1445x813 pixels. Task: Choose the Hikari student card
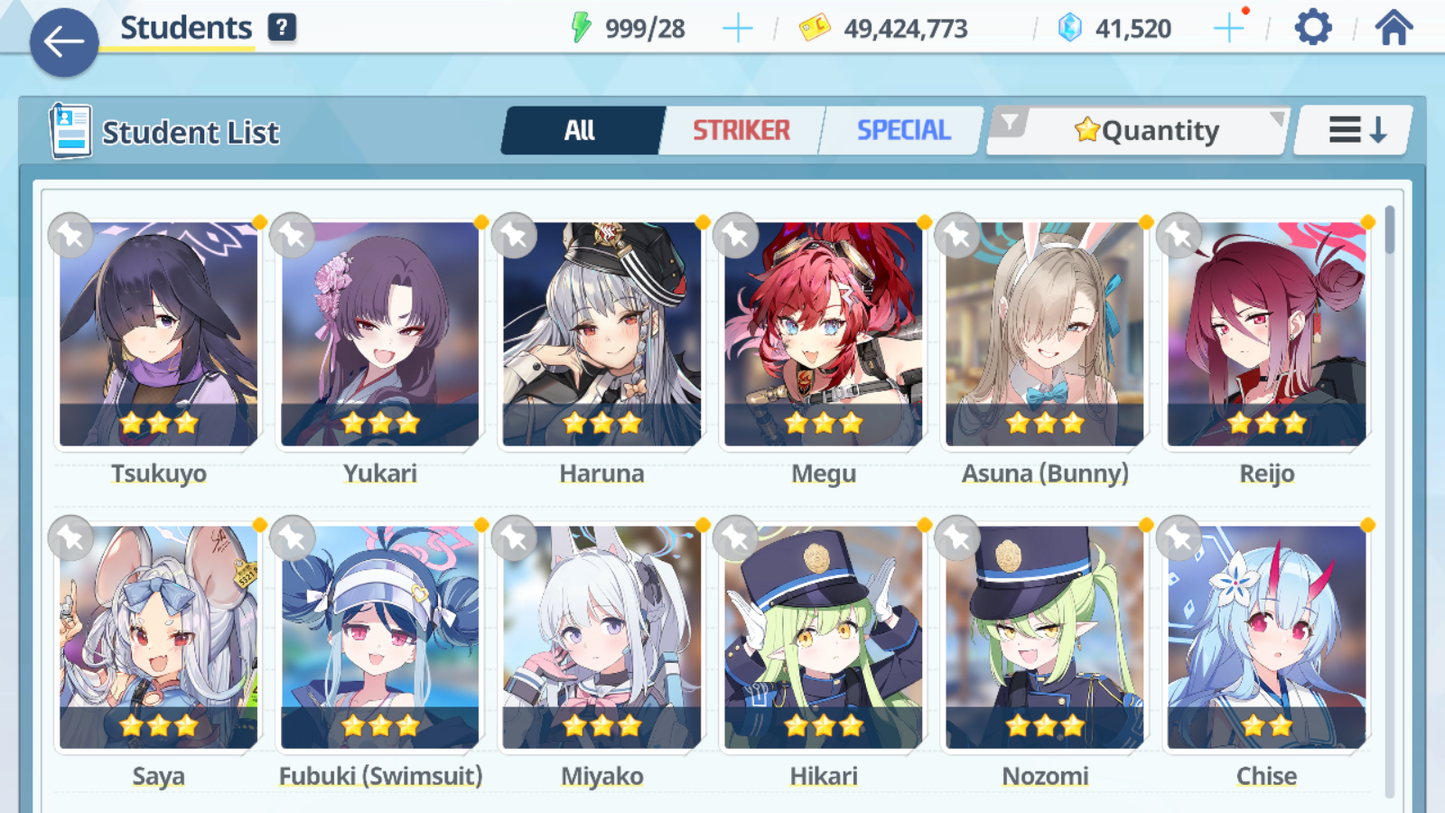tap(823, 638)
